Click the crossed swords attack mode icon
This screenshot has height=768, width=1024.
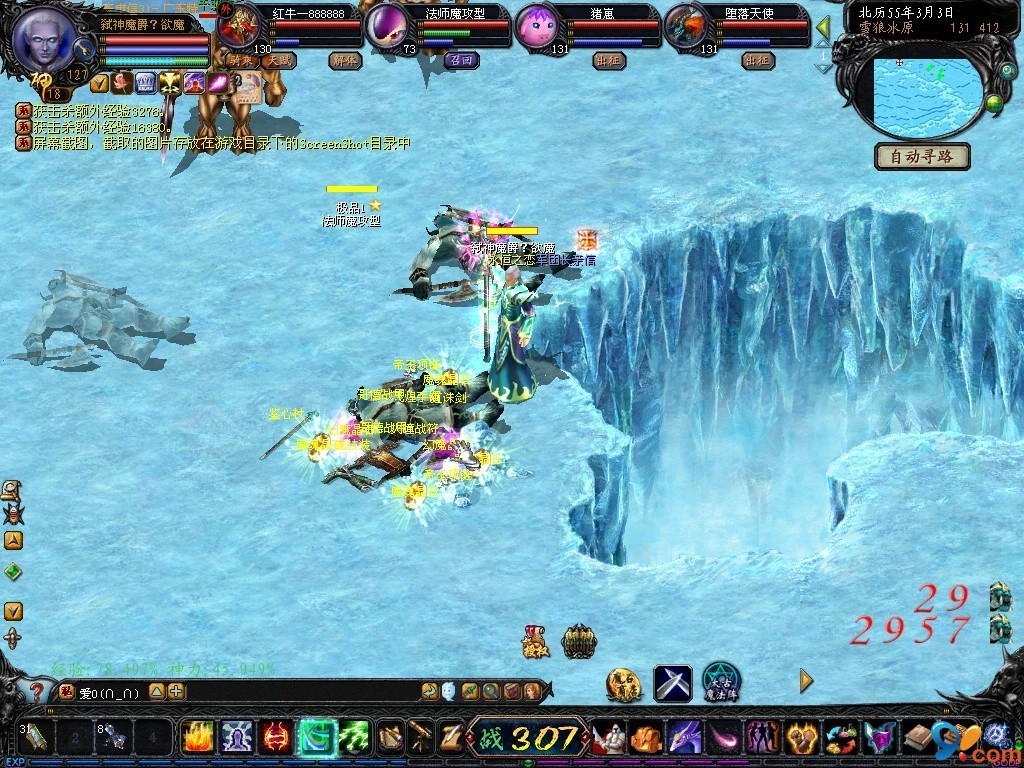pos(673,683)
